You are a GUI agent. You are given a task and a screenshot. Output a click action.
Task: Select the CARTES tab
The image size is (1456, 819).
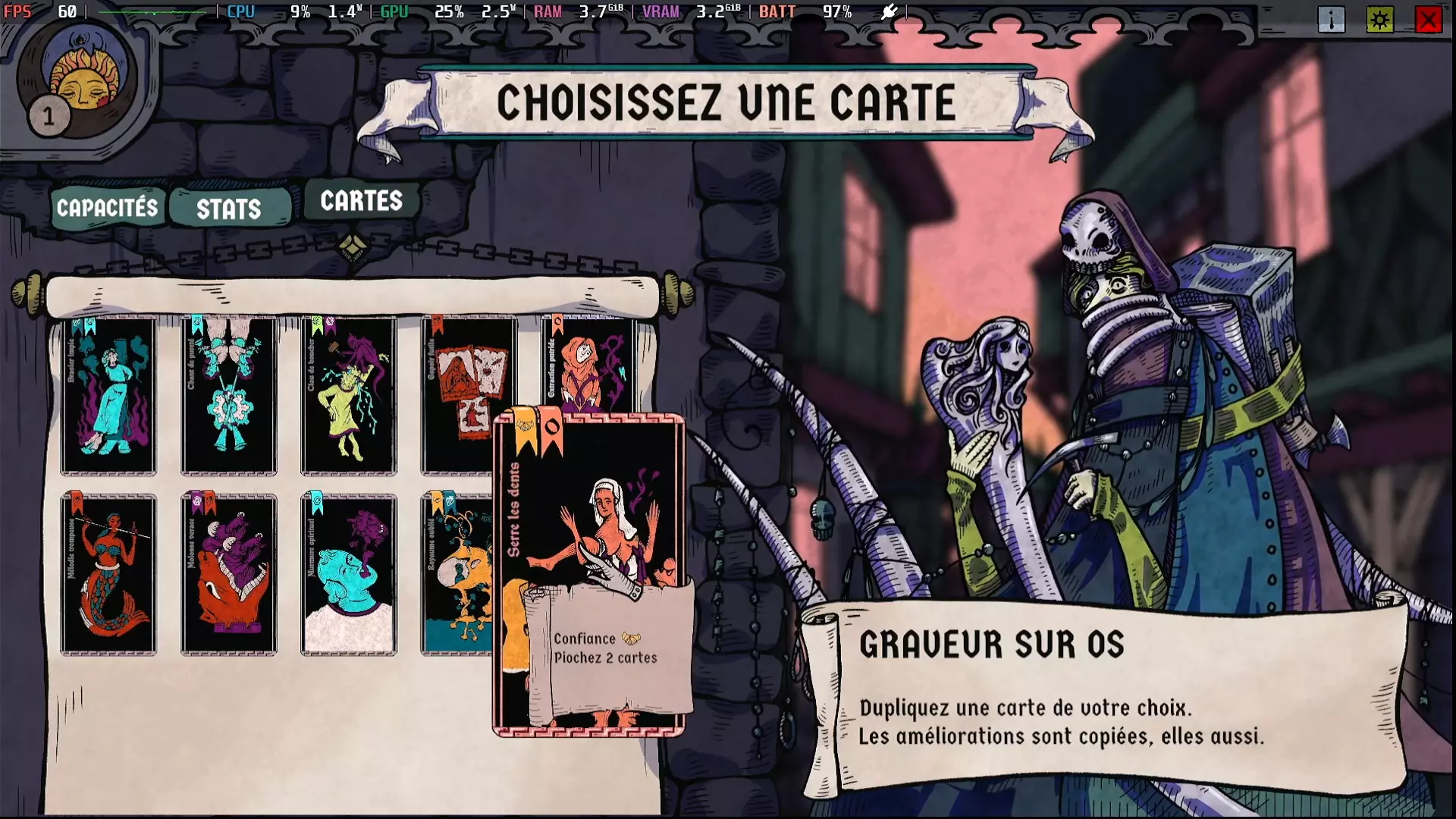click(x=362, y=201)
